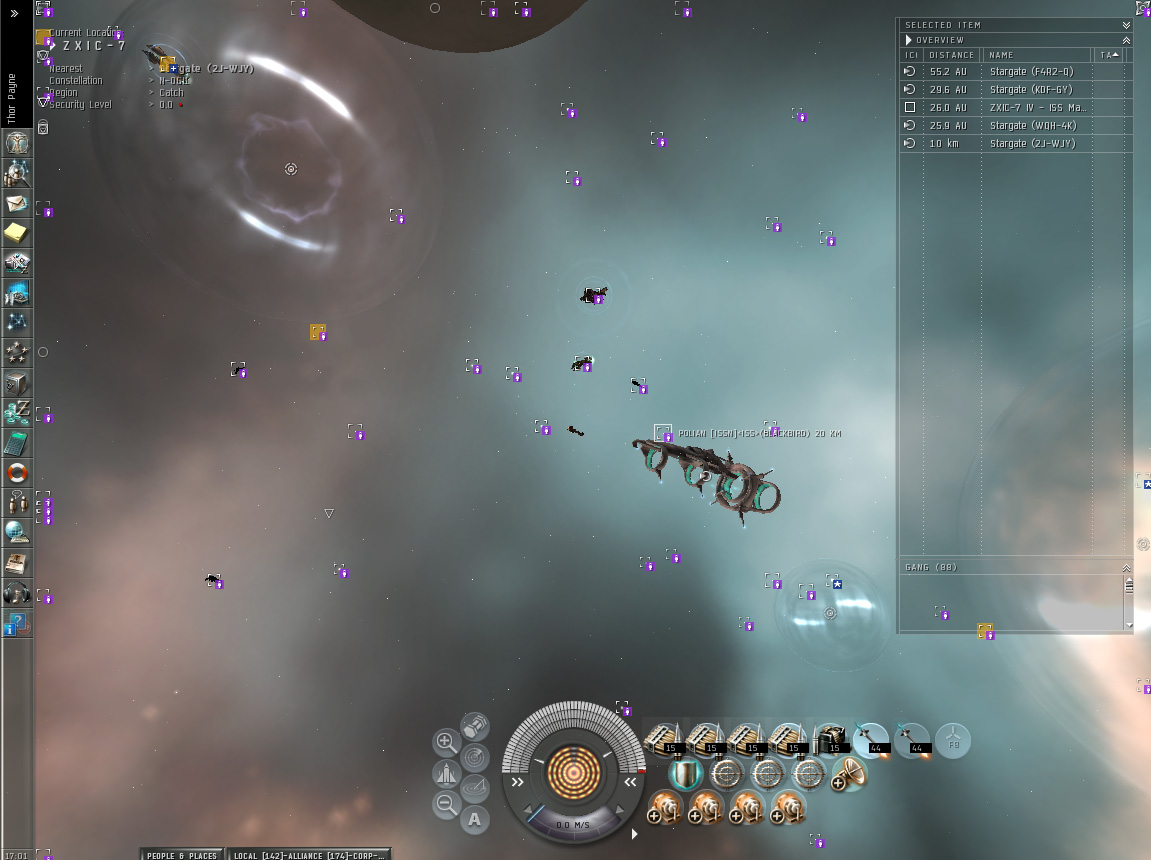Sort overview by the Distance column header
The width and height of the screenshot is (1151, 860).
950,55
